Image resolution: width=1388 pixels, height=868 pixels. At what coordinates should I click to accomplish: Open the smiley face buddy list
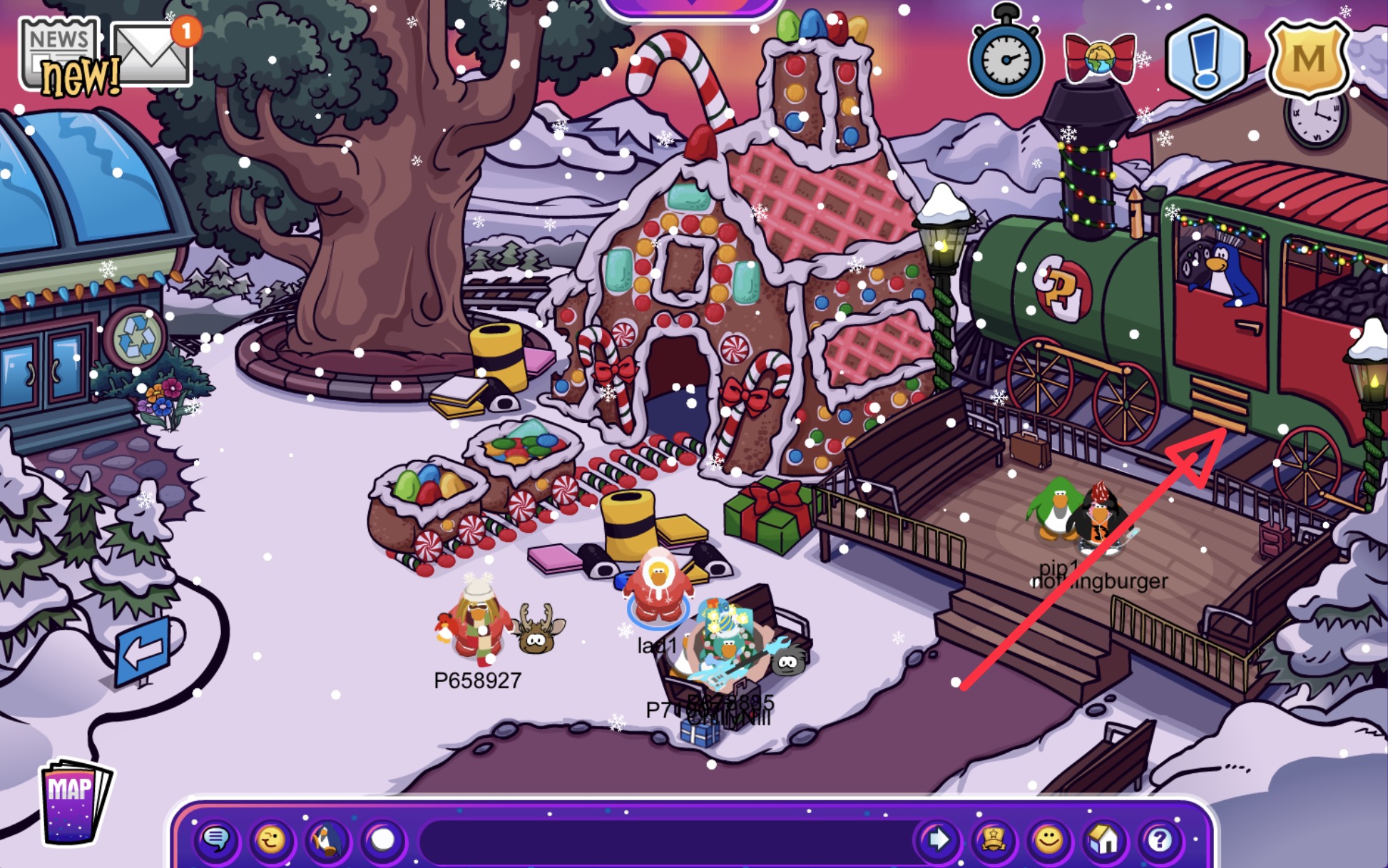1048,840
